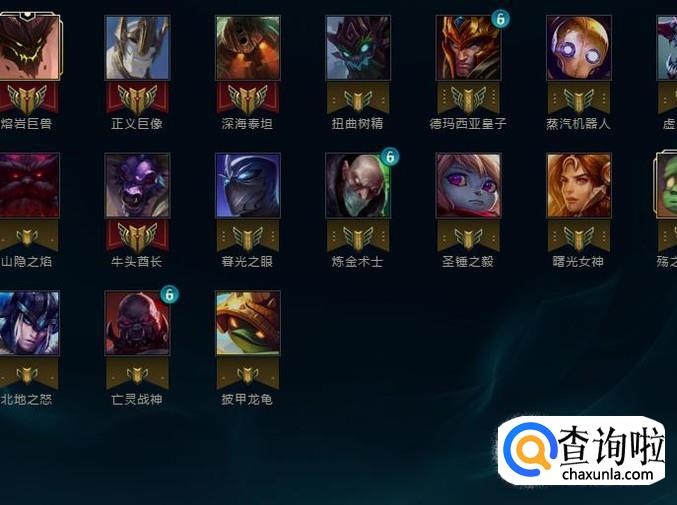
Task: Click the 曙光女神 champion tile
Action: point(578,185)
